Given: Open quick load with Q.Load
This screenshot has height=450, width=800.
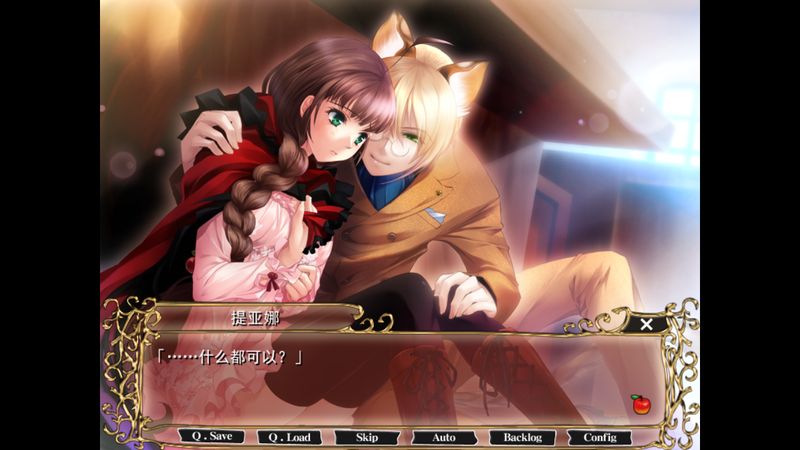Looking at the screenshot, I should 289,437.
